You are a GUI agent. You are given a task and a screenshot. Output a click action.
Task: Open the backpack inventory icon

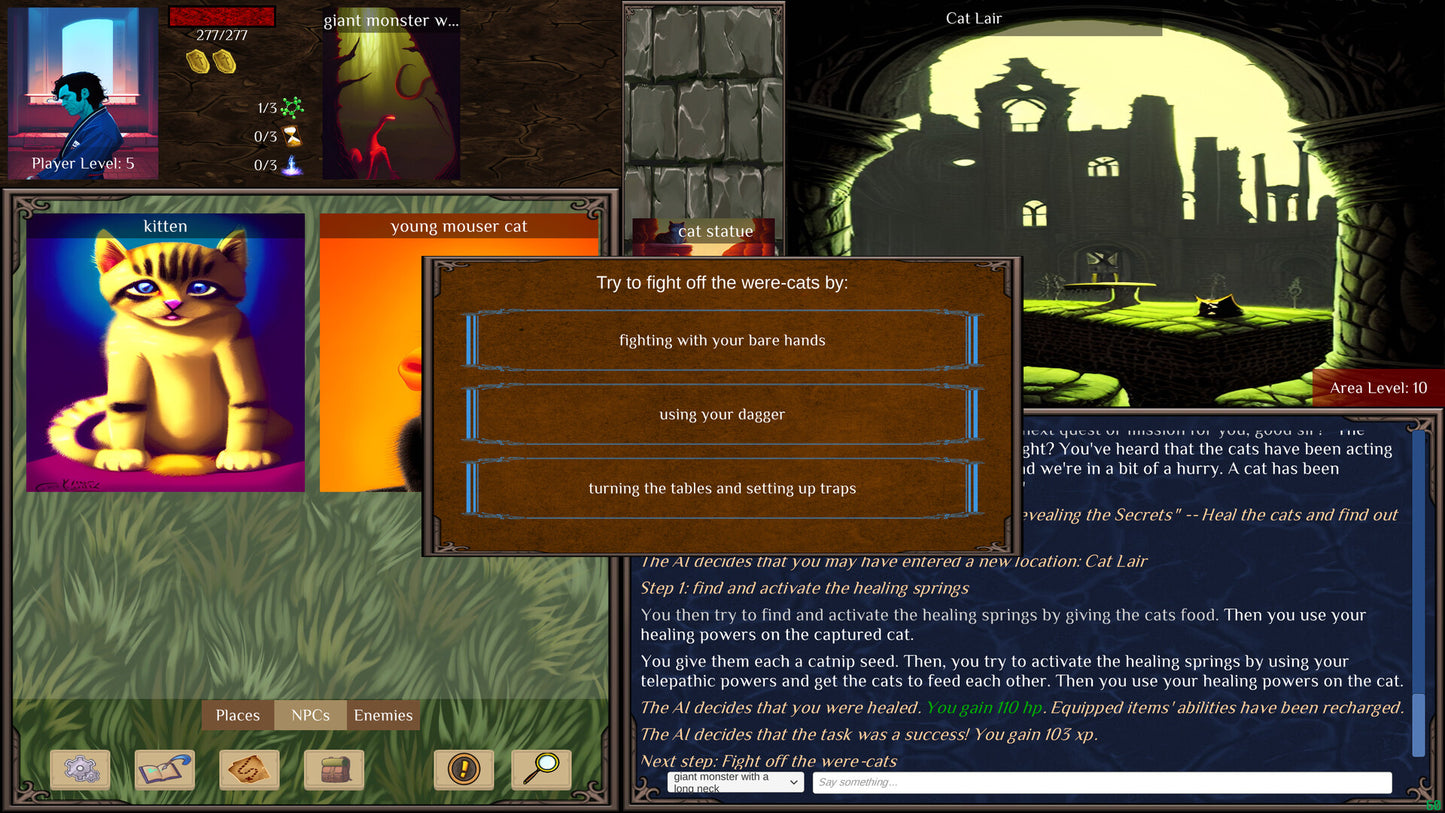point(334,770)
